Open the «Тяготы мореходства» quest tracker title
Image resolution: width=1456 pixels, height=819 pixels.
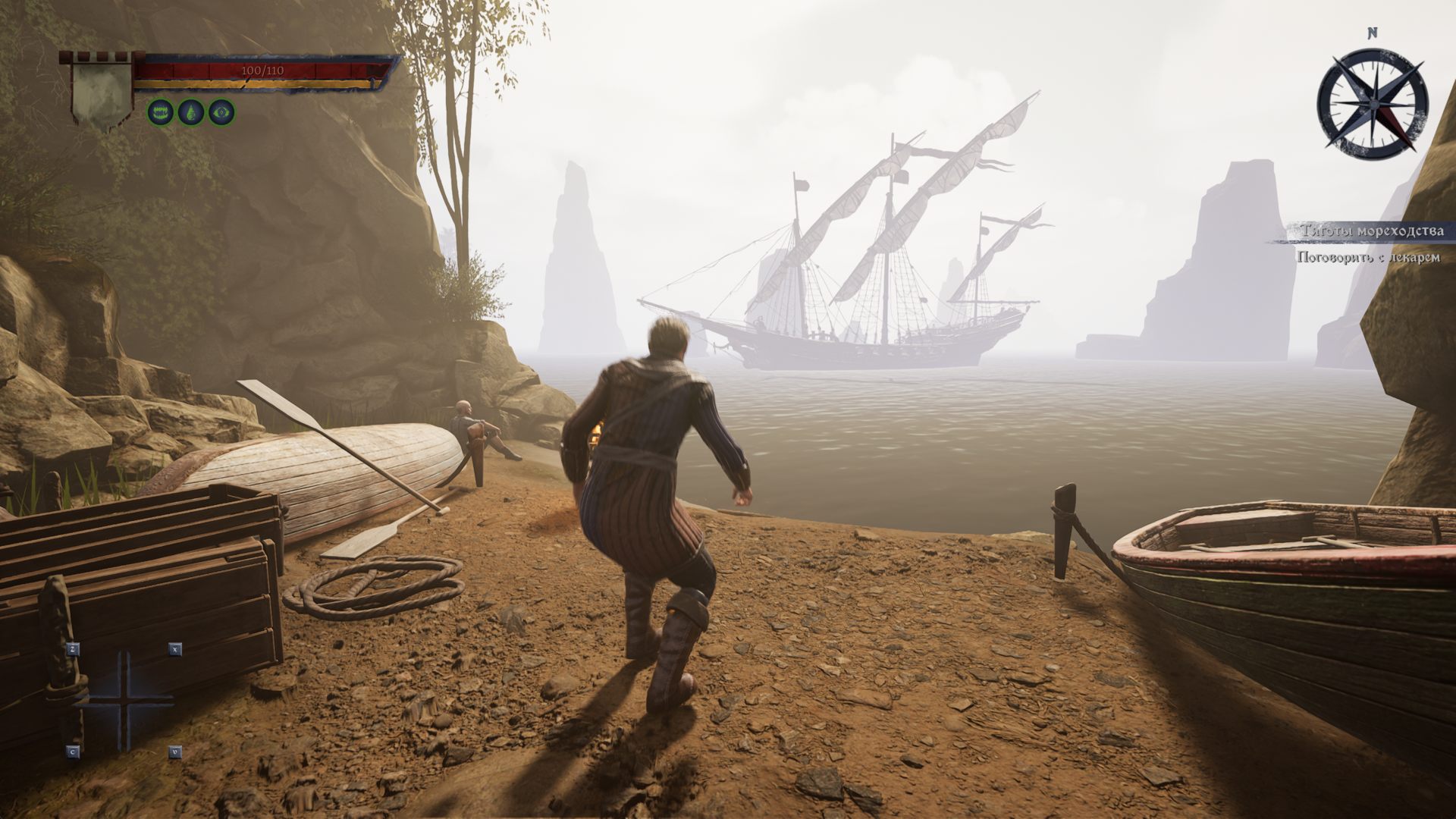tap(1371, 231)
